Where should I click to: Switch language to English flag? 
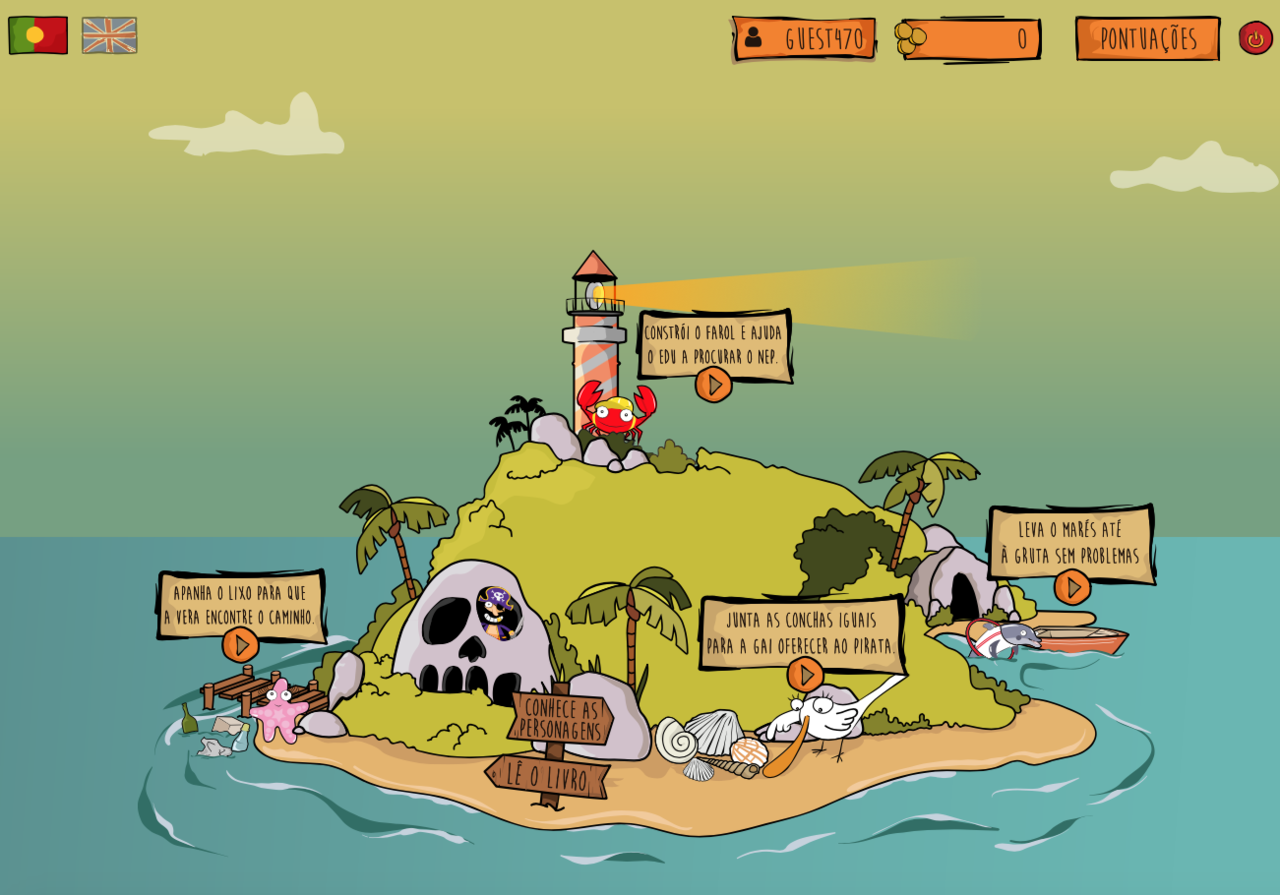(109, 35)
